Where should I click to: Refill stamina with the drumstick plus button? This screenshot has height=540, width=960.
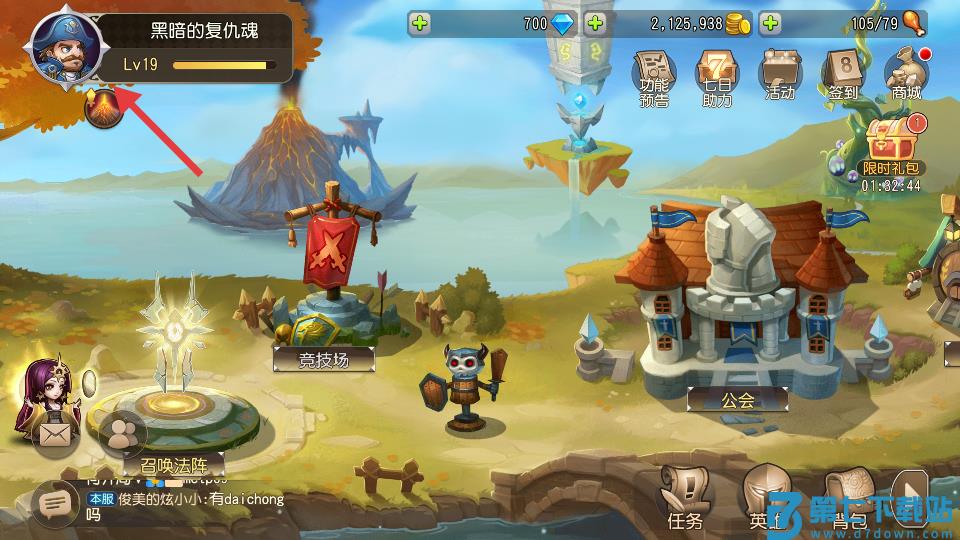(x=770, y=23)
